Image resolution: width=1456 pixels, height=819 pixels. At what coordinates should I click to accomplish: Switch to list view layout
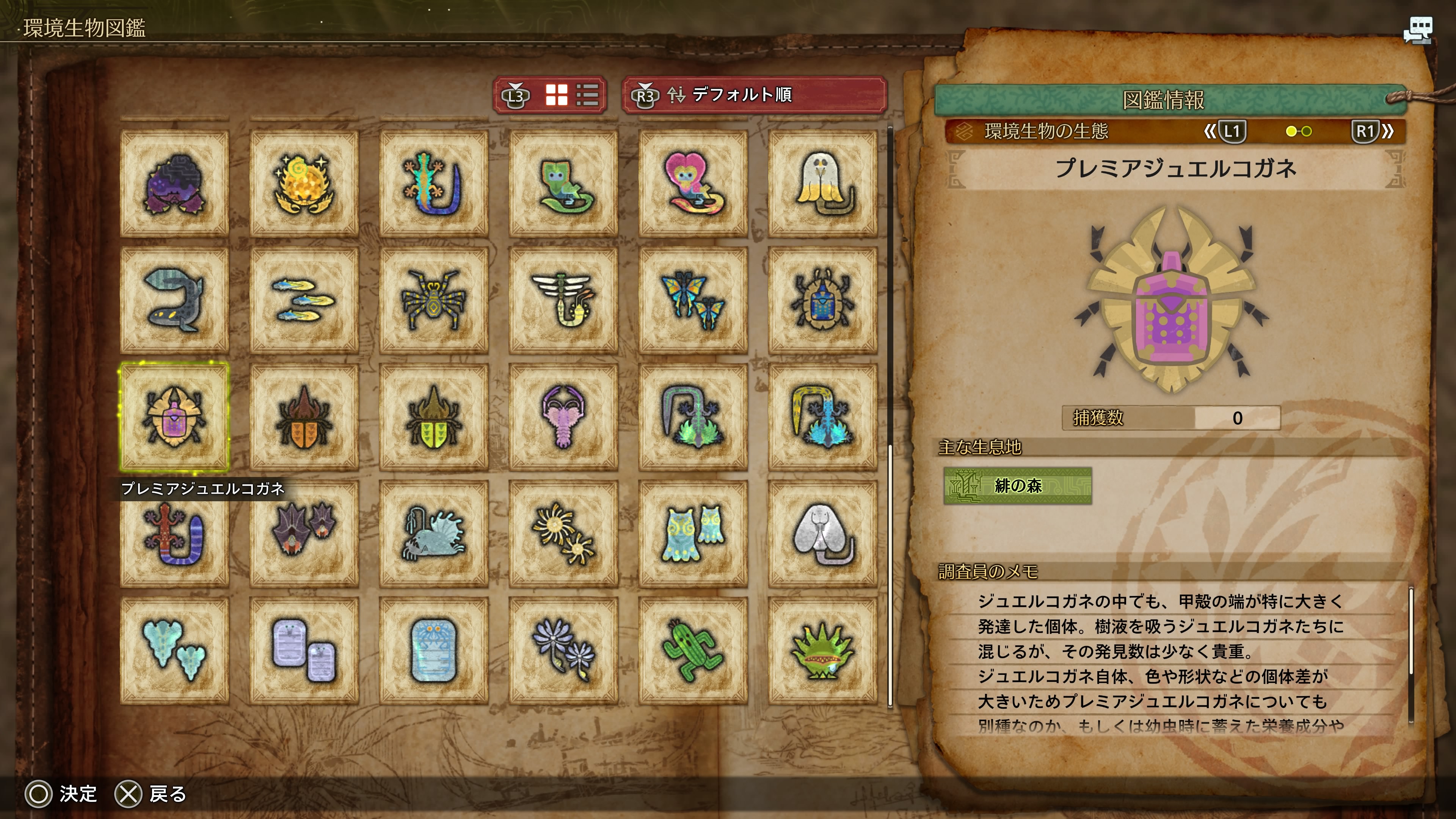coord(587,95)
